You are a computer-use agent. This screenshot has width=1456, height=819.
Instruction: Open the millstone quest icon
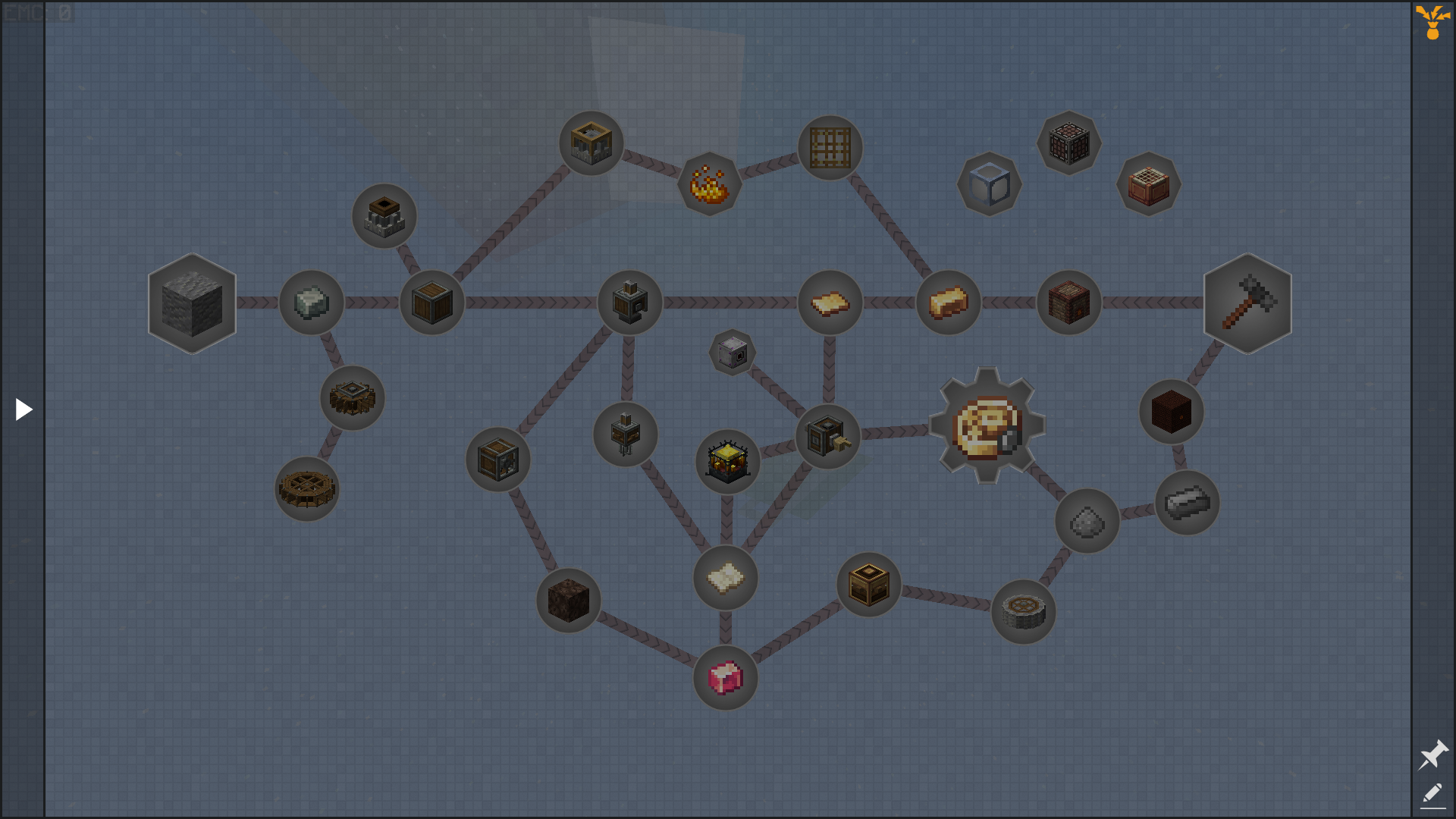[351, 398]
